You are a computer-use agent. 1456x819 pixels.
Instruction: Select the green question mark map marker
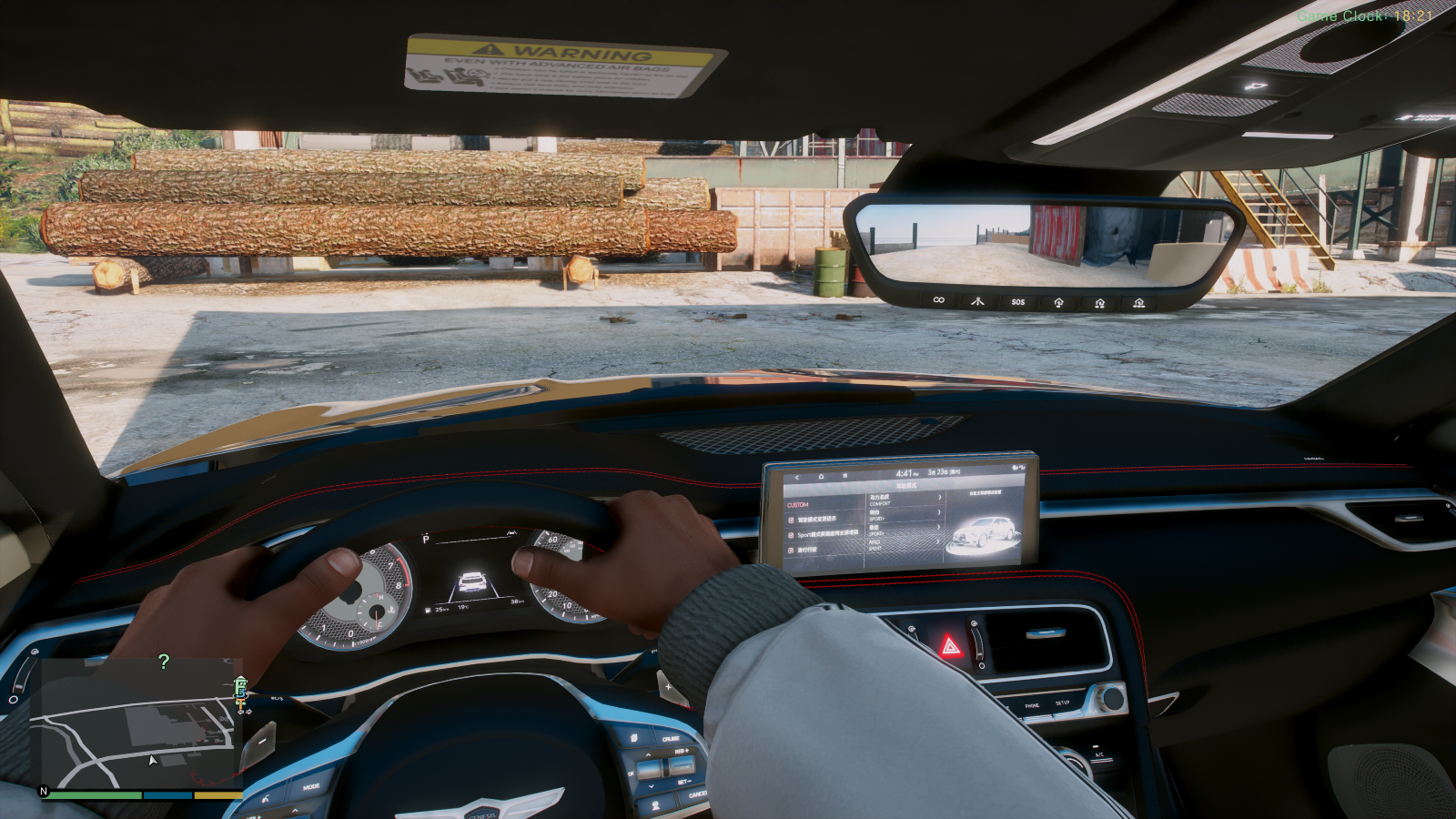[x=164, y=662]
